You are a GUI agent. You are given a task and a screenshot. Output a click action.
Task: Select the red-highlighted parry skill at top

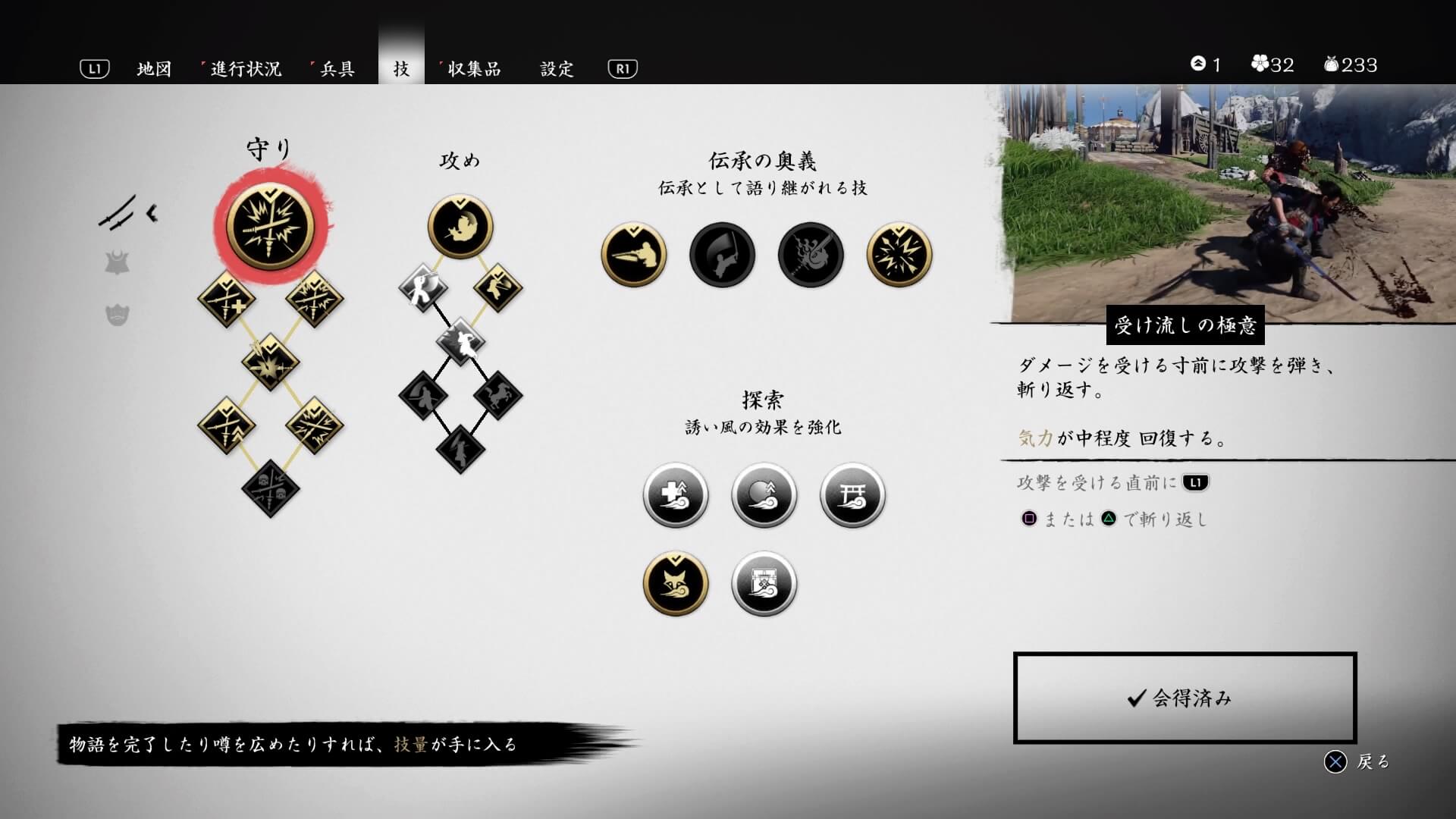pos(271,226)
